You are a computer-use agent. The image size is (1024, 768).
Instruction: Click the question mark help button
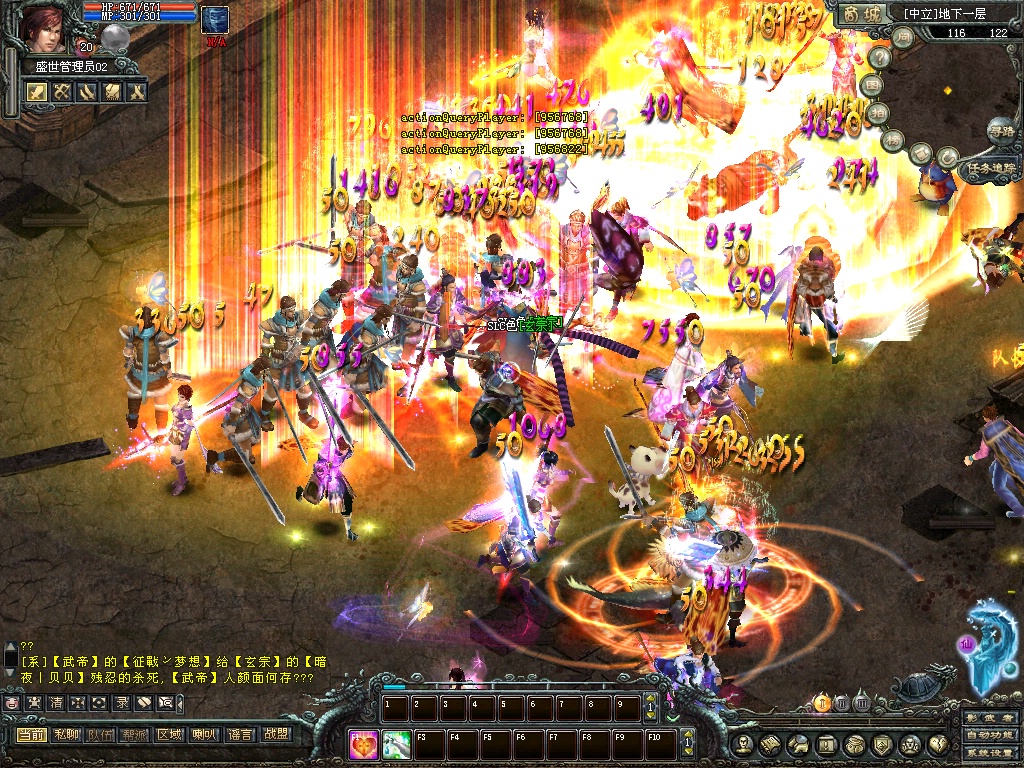[x=880, y=58]
